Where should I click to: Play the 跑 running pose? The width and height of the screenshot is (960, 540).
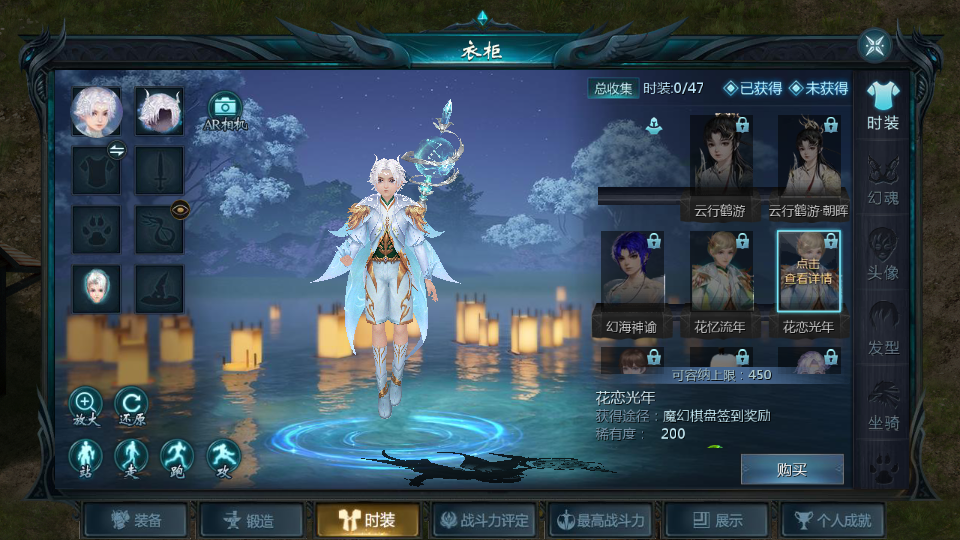pos(177,457)
